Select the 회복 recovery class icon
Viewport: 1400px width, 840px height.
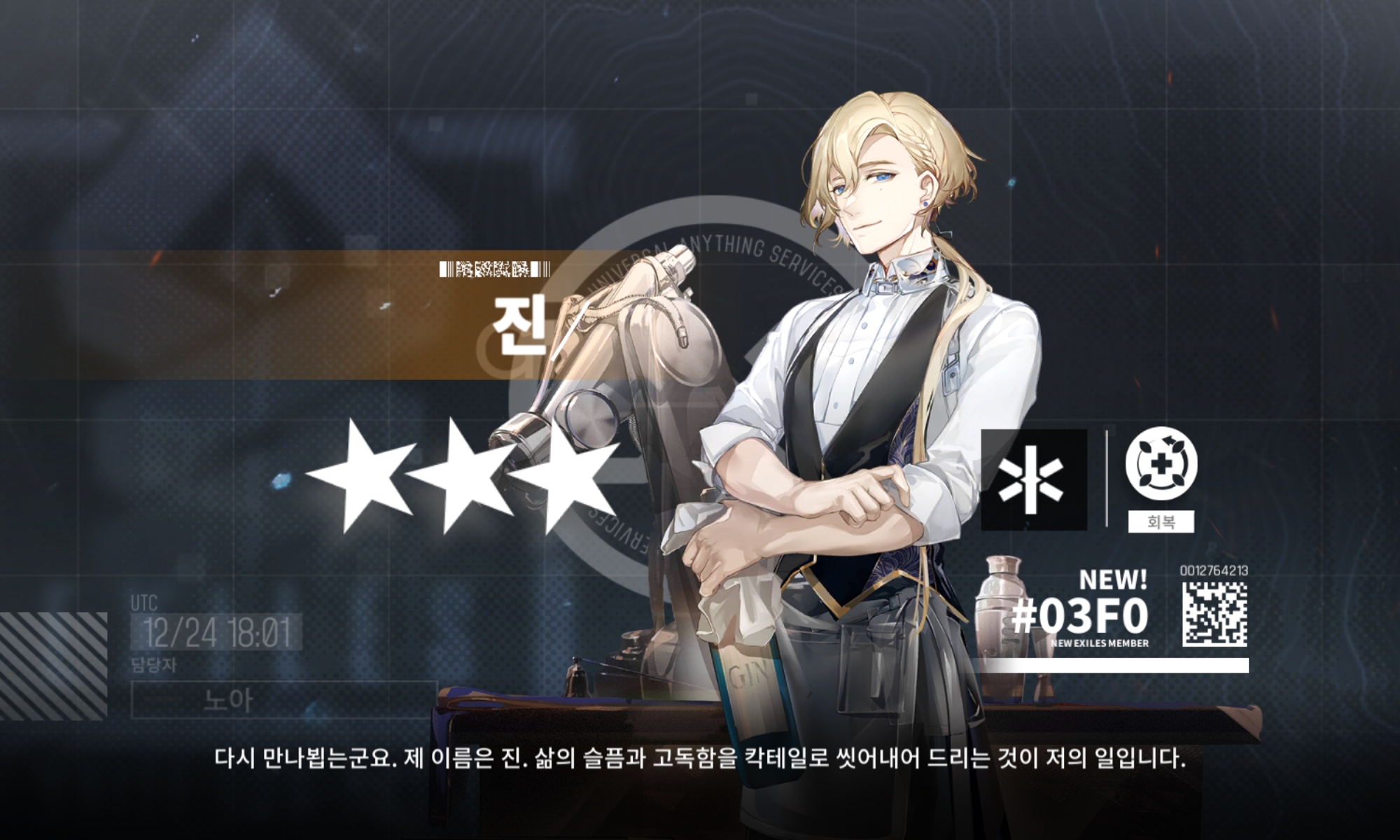pyautogui.click(x=1161, y=463)
